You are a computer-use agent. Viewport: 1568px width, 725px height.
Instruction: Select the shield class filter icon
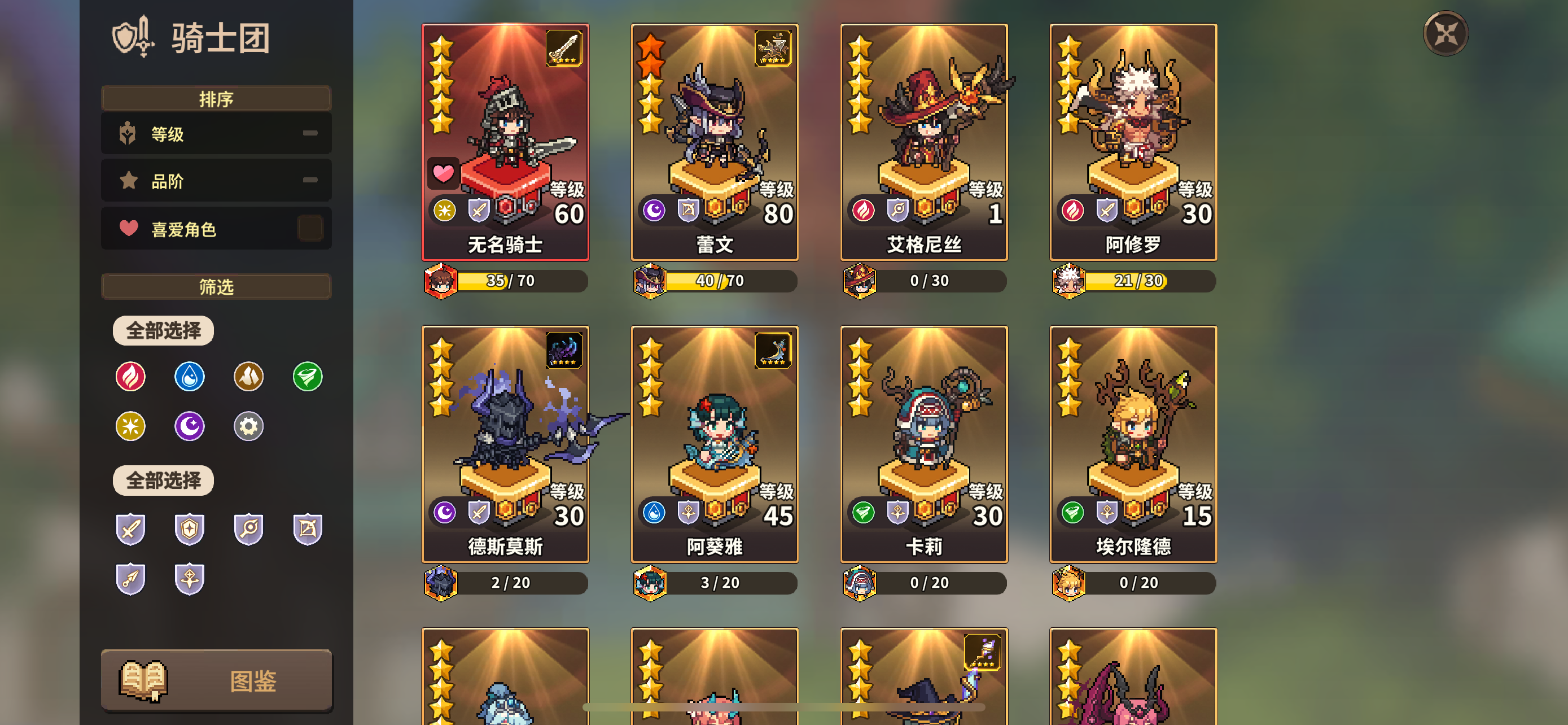pyautogui.click(x=189, y=530)
